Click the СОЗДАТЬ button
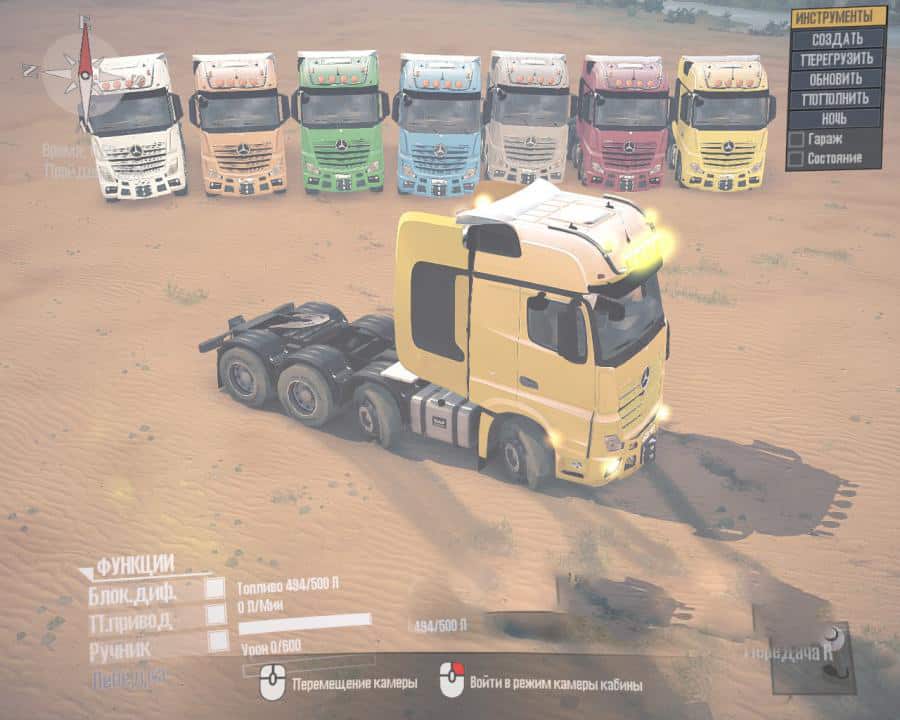The image size is (900, 720). click(838, 38)
